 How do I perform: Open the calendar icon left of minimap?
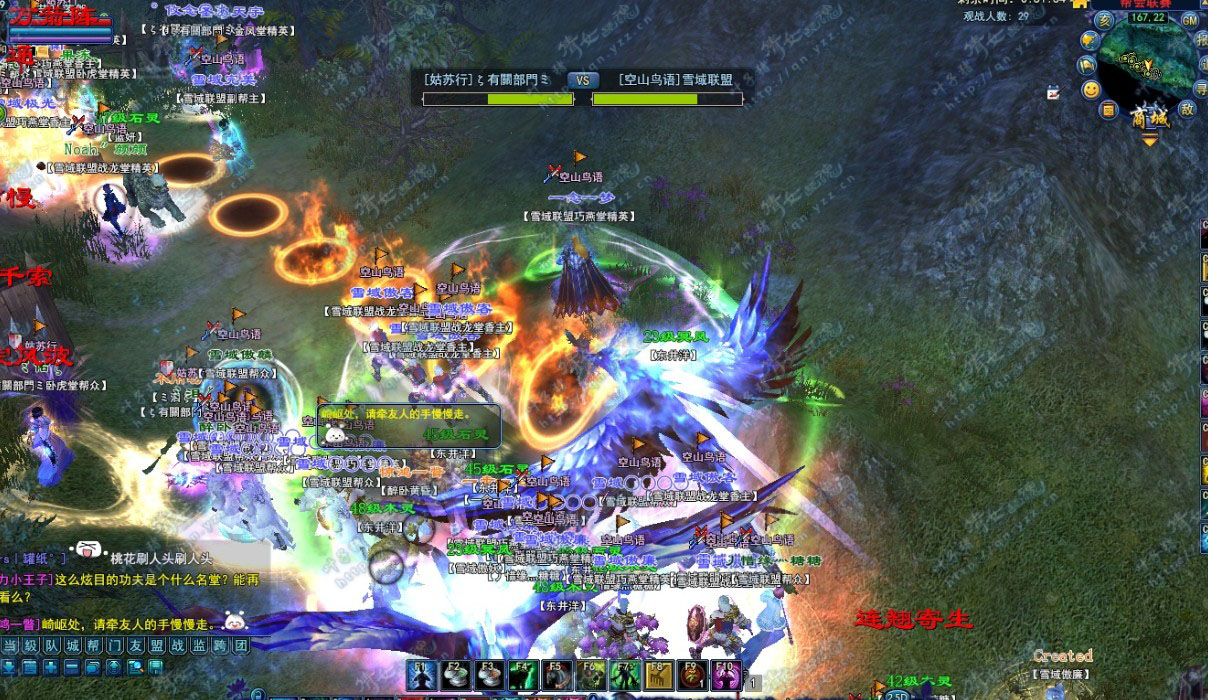[1053, 93]
